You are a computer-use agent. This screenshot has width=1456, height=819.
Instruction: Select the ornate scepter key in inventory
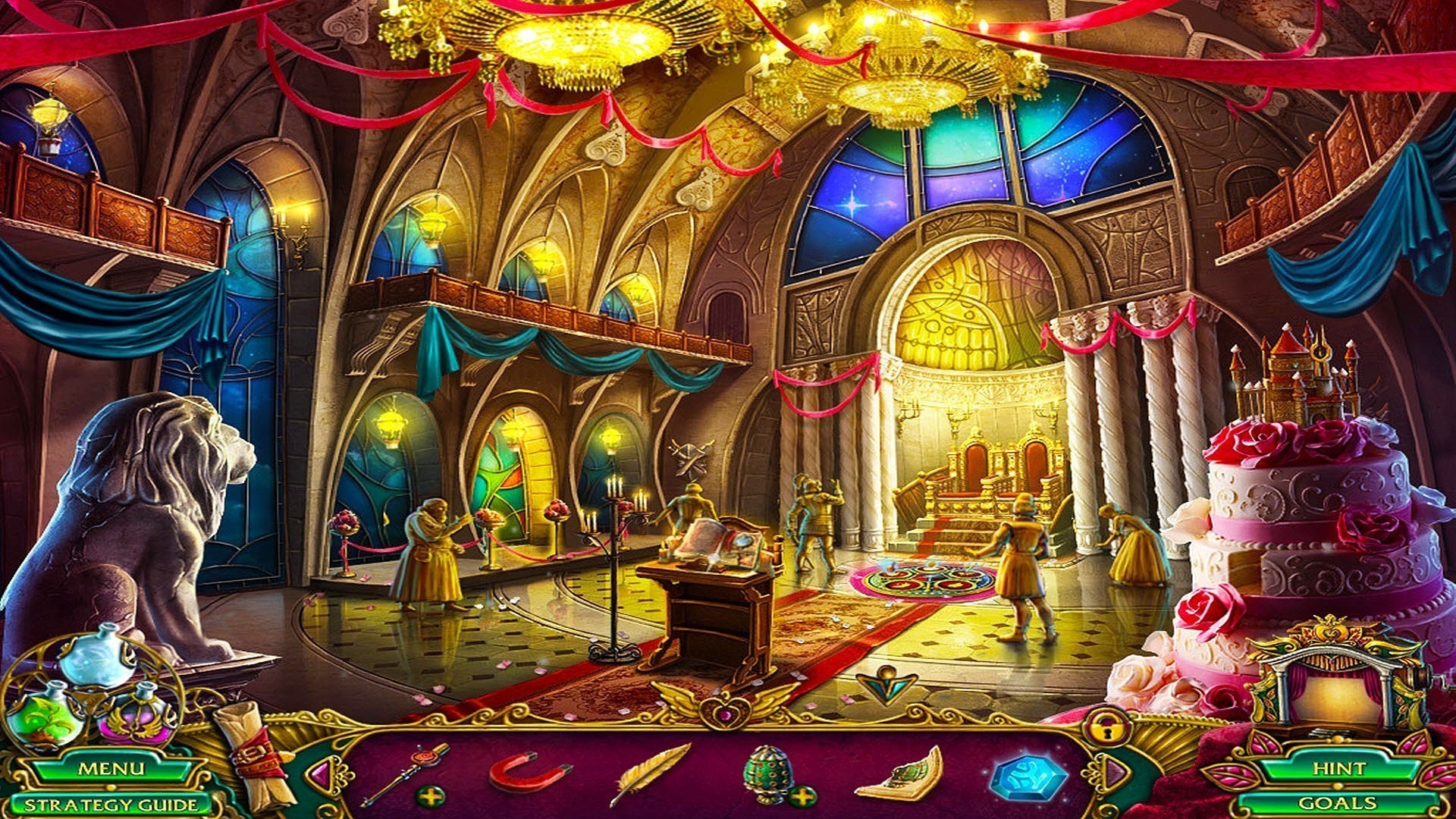[x=406, y=772]
